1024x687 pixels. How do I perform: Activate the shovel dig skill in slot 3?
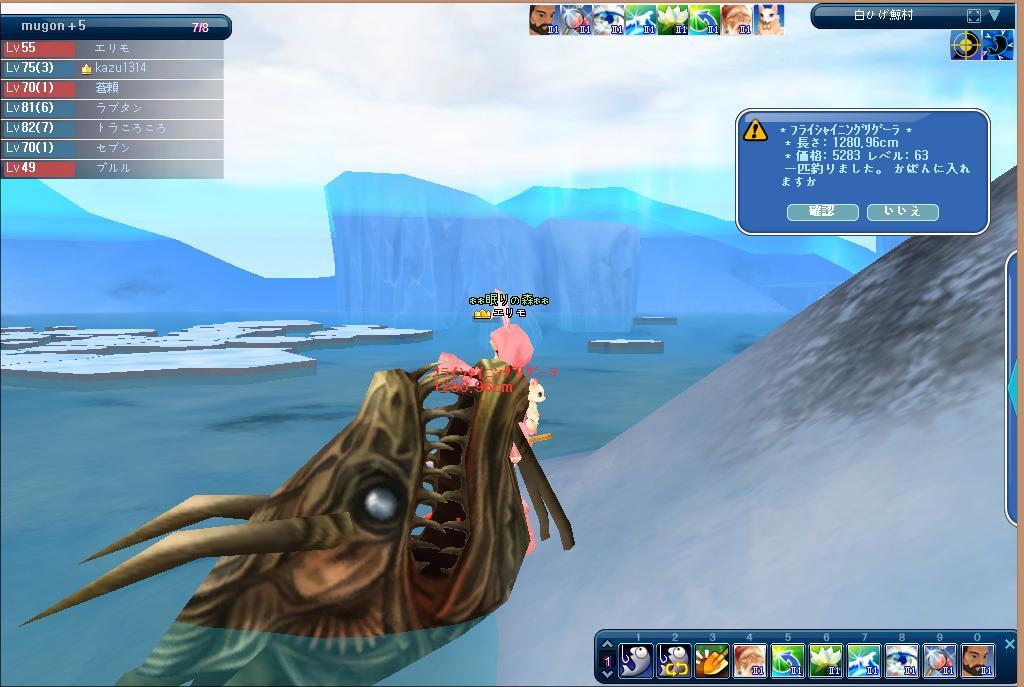[x=712, y=661]
